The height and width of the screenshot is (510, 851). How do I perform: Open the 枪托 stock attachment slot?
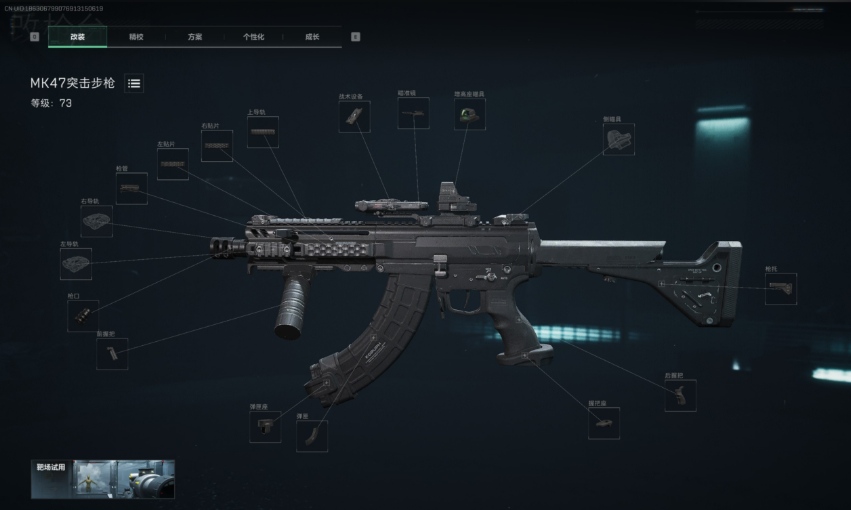click(780, 289)
